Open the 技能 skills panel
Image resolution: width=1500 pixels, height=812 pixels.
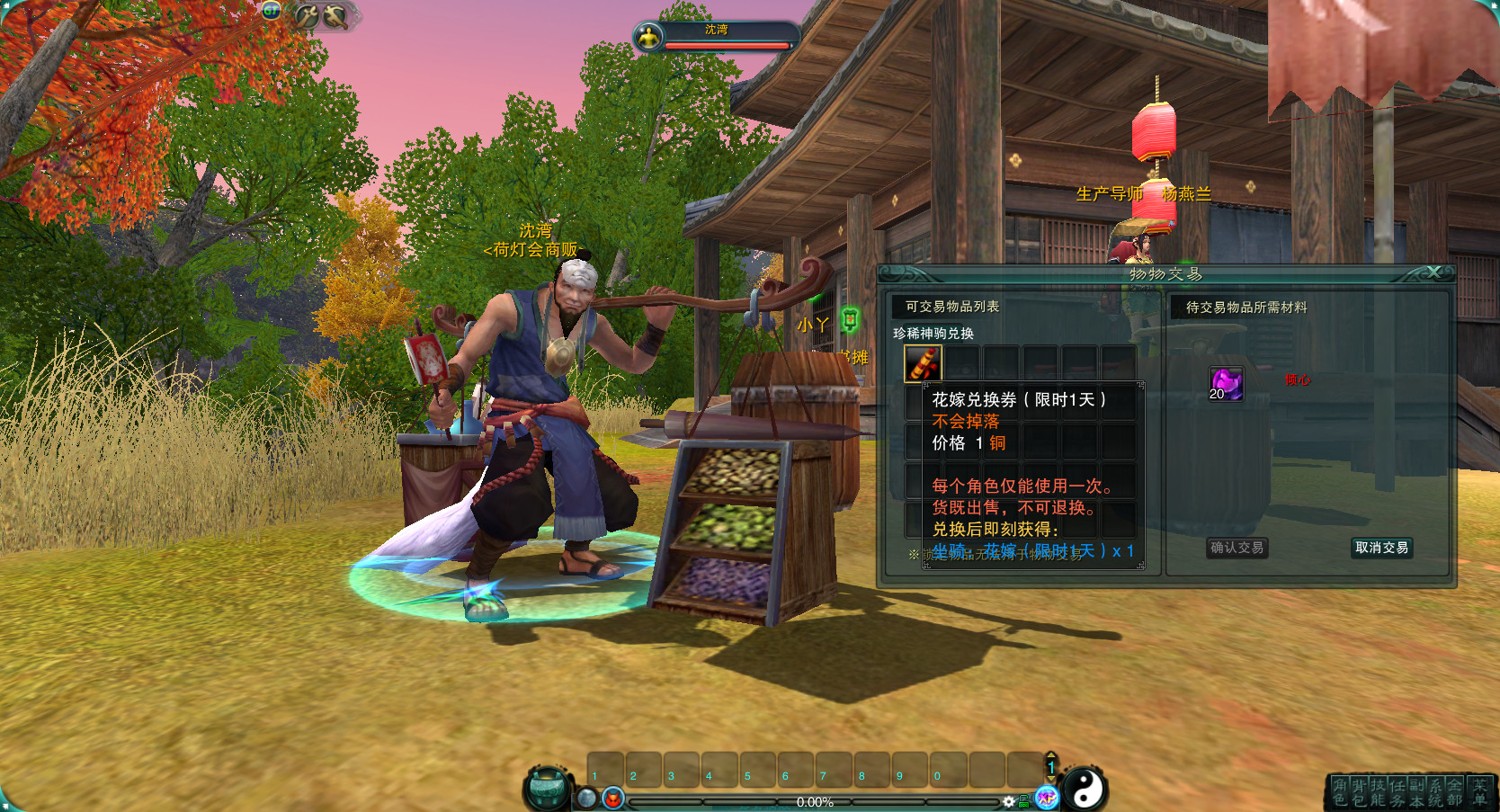pyautogui.click(x=1378, y=792)
